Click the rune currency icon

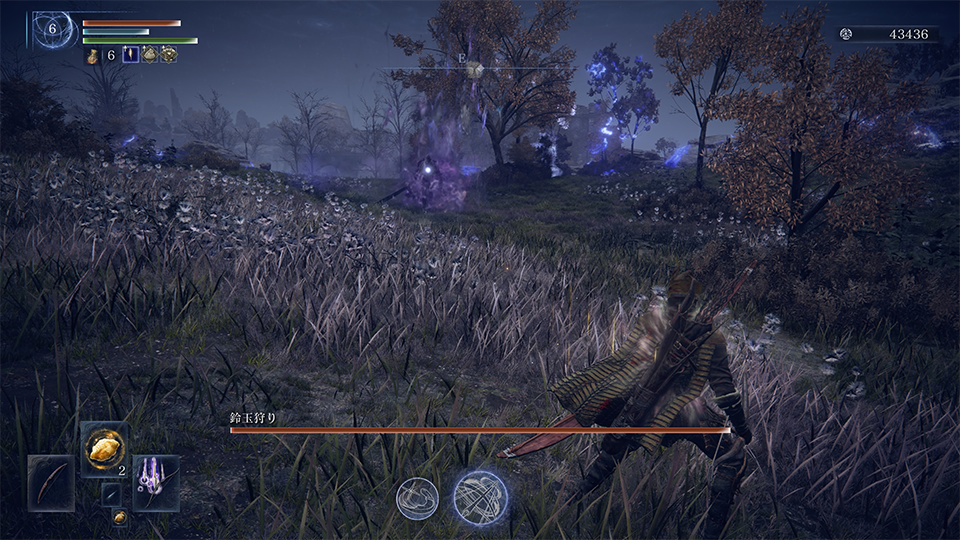click(845, 34)
